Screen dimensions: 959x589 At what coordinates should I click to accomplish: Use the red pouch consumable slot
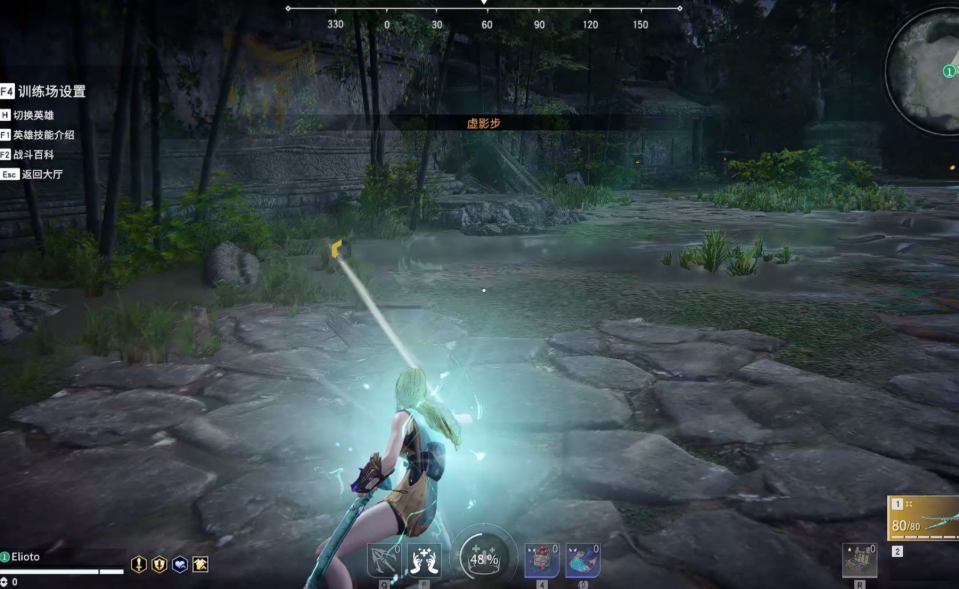(x=542, y=561)
